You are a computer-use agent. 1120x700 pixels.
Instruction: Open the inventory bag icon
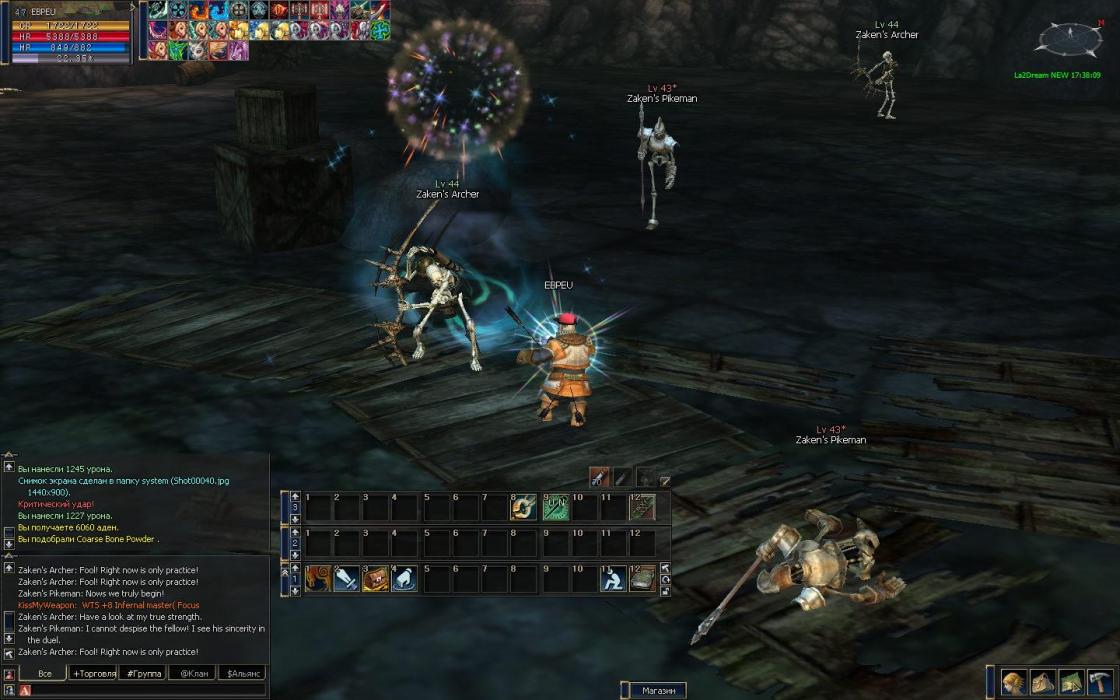[1043, 681]
